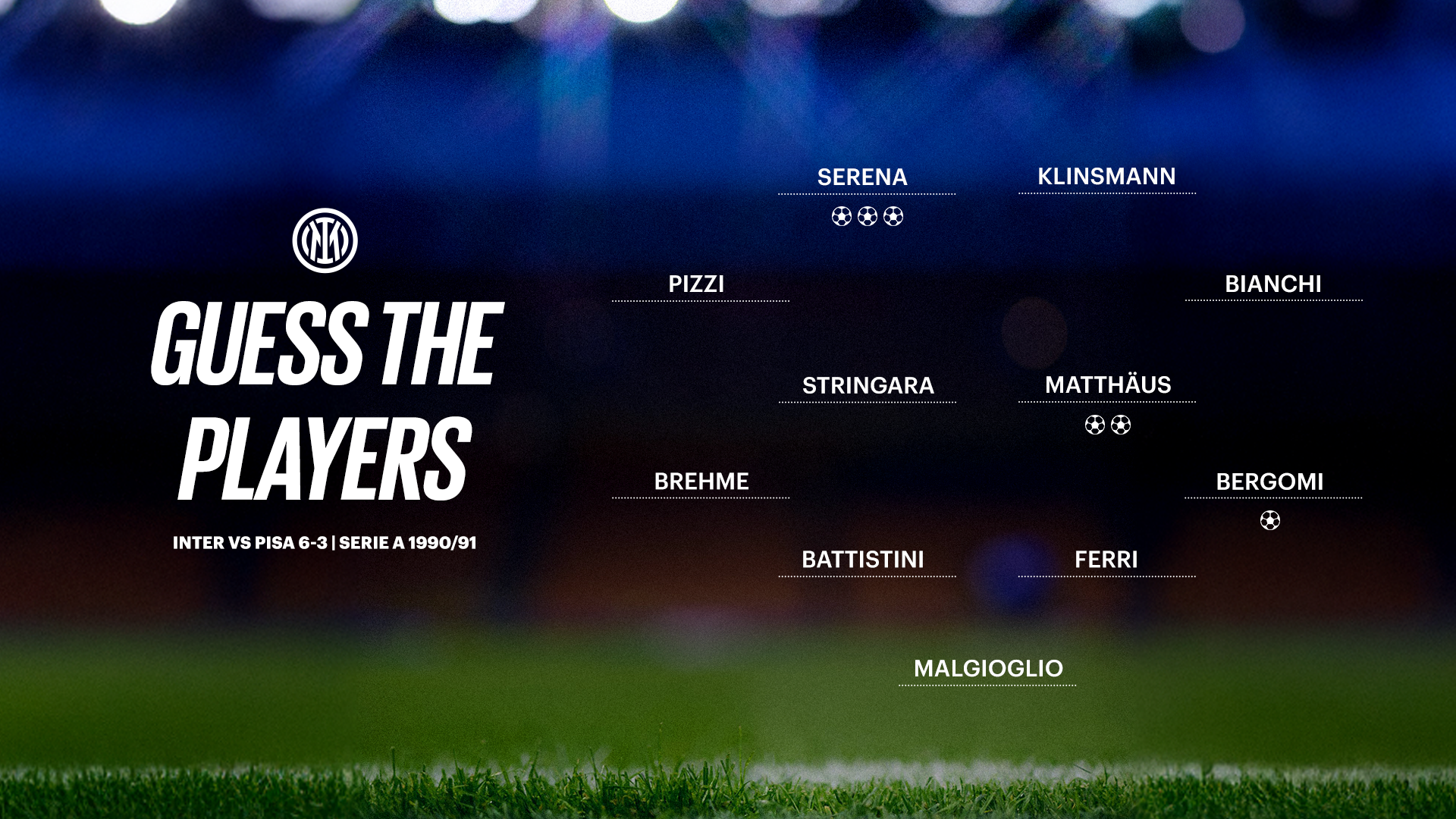Click the Battistini name field
1456x819 pixels.
(x=863, y=560)
